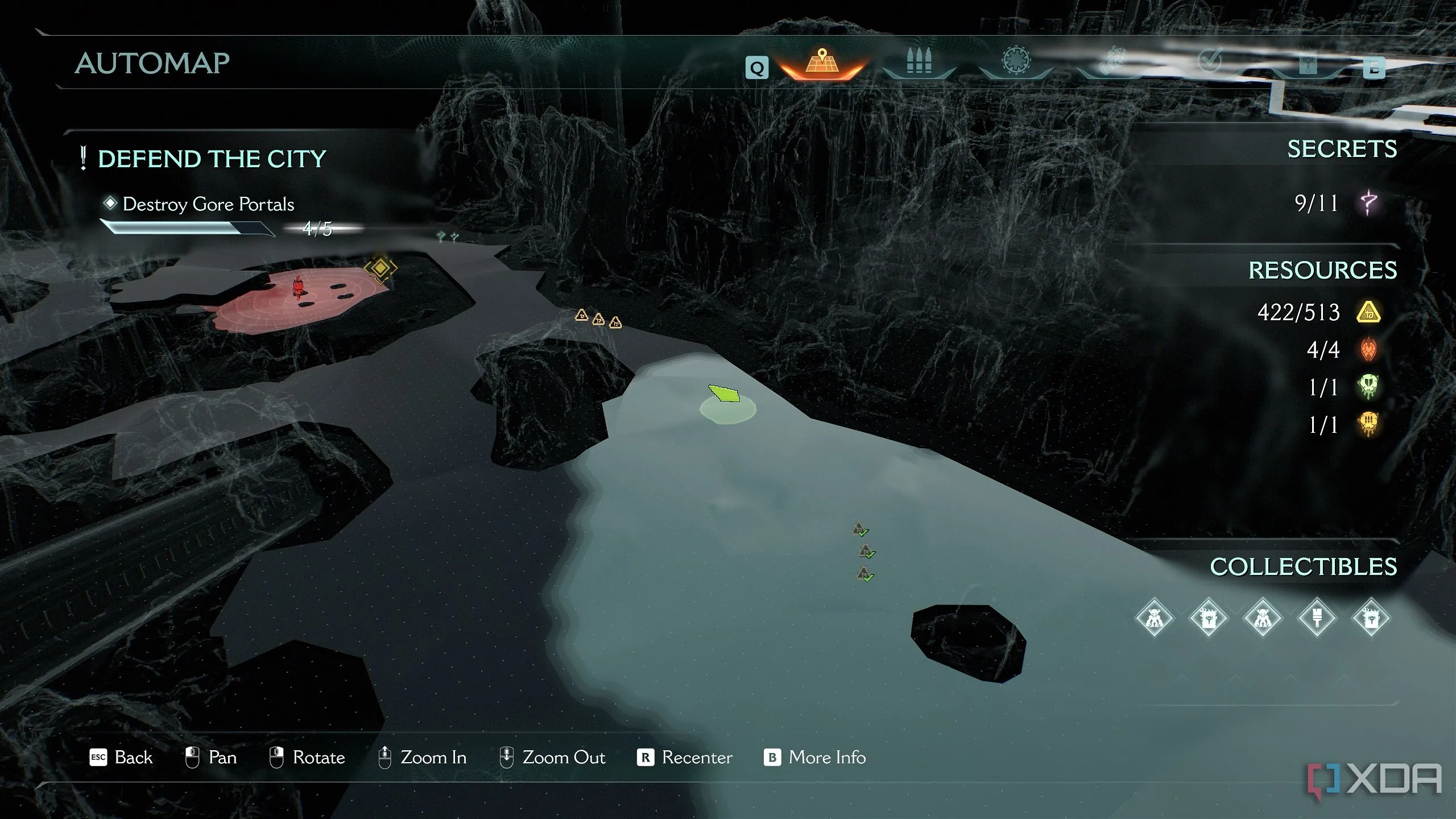Click the yellow diamond objective map marker
This screenshot has width=1456, height=819.
tap(380, 267)
